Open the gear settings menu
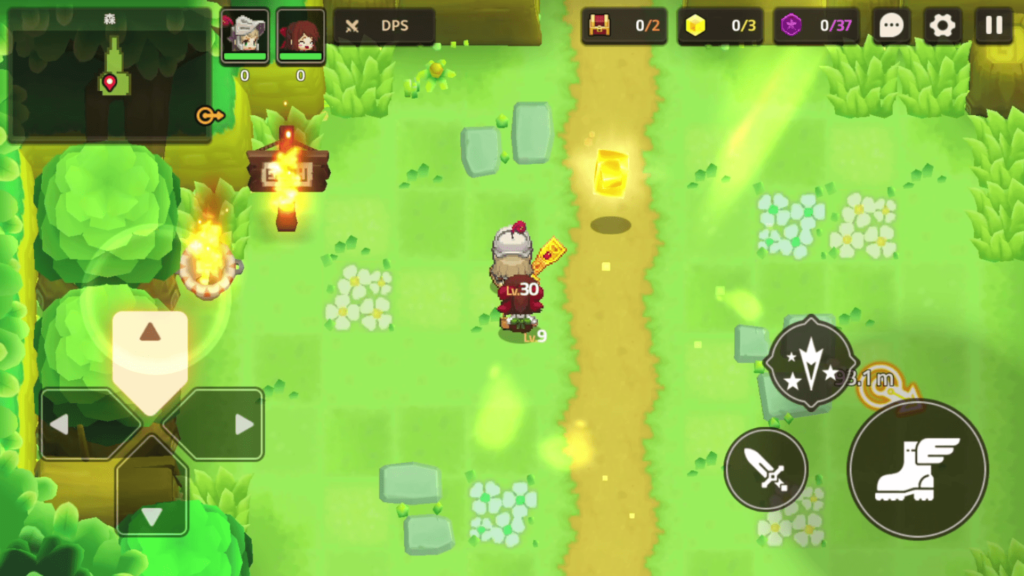The width and height of the screenshot is (1024, 576). coord(942,26)
